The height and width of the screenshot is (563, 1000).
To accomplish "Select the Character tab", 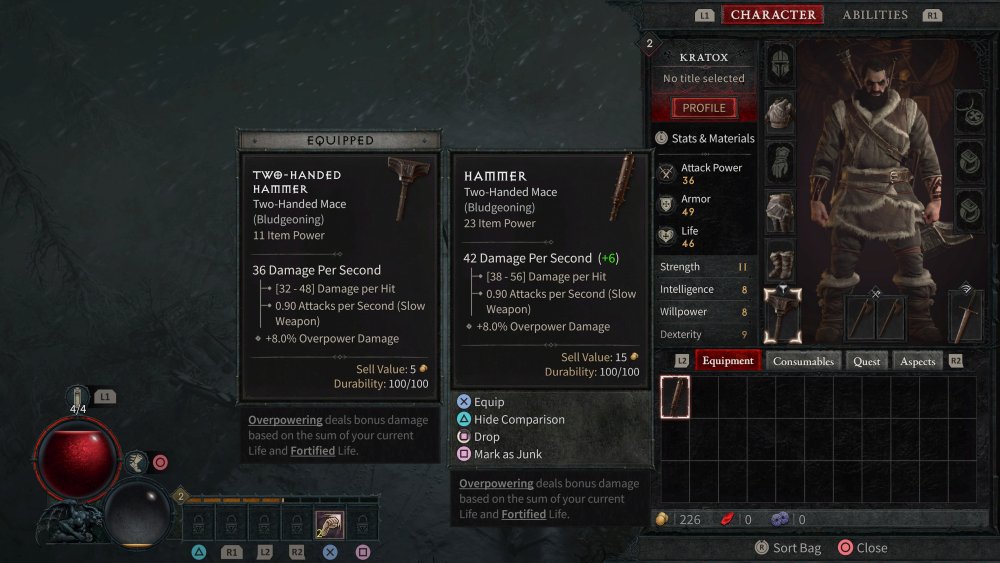I will point(772,15).
